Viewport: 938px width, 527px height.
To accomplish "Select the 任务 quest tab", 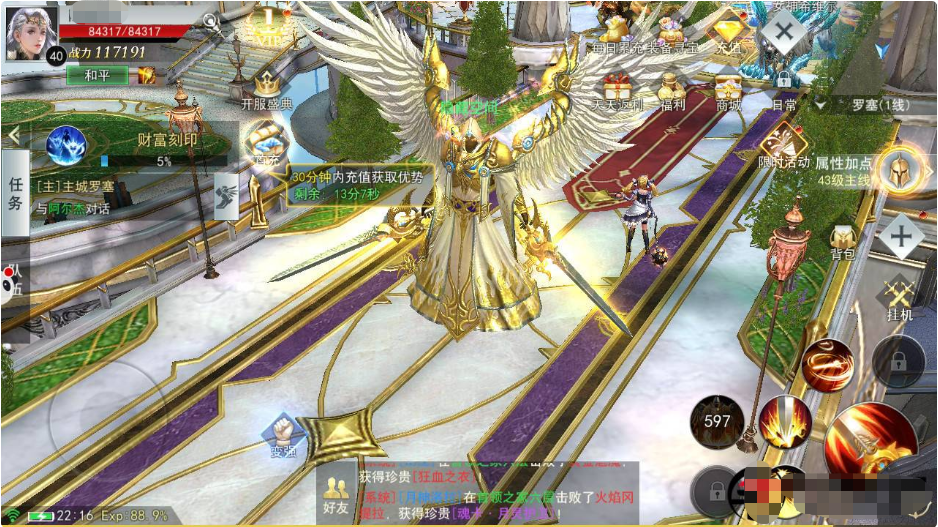I will [x=15, y=191].
